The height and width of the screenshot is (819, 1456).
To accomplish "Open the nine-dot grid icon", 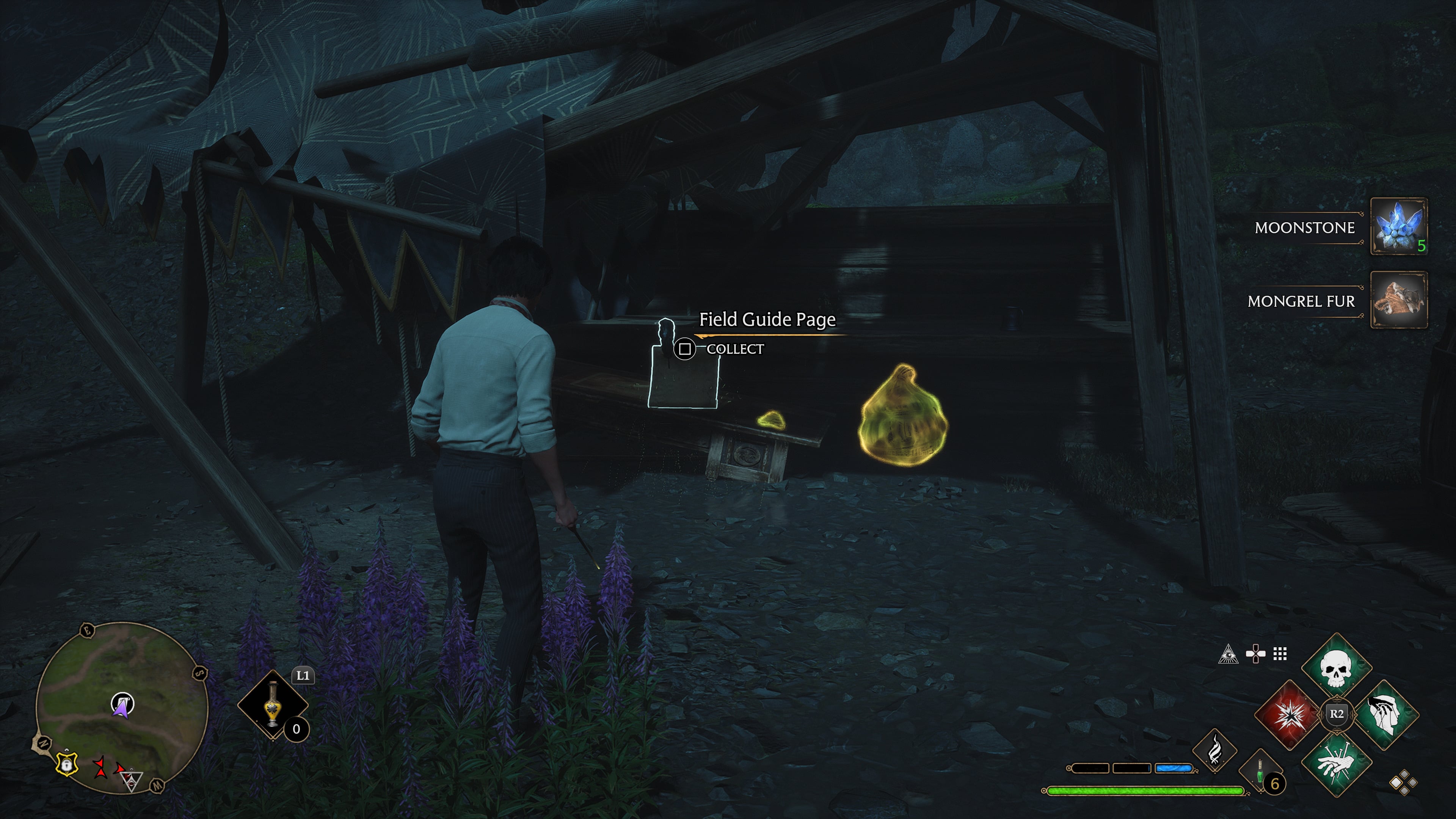I will (x=1280, y=654).
